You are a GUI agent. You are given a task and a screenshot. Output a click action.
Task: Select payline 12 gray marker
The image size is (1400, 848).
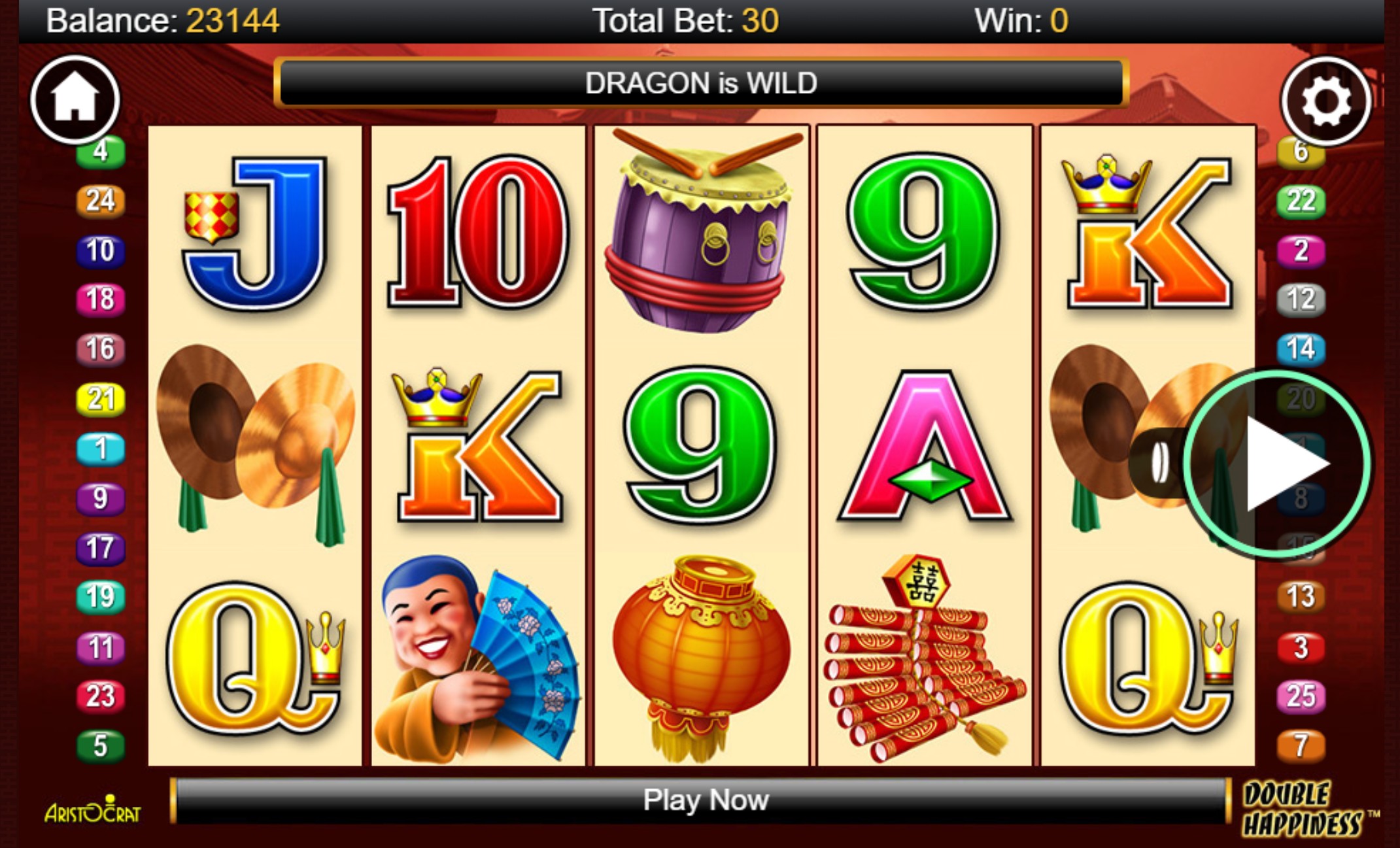(1301, 299)
